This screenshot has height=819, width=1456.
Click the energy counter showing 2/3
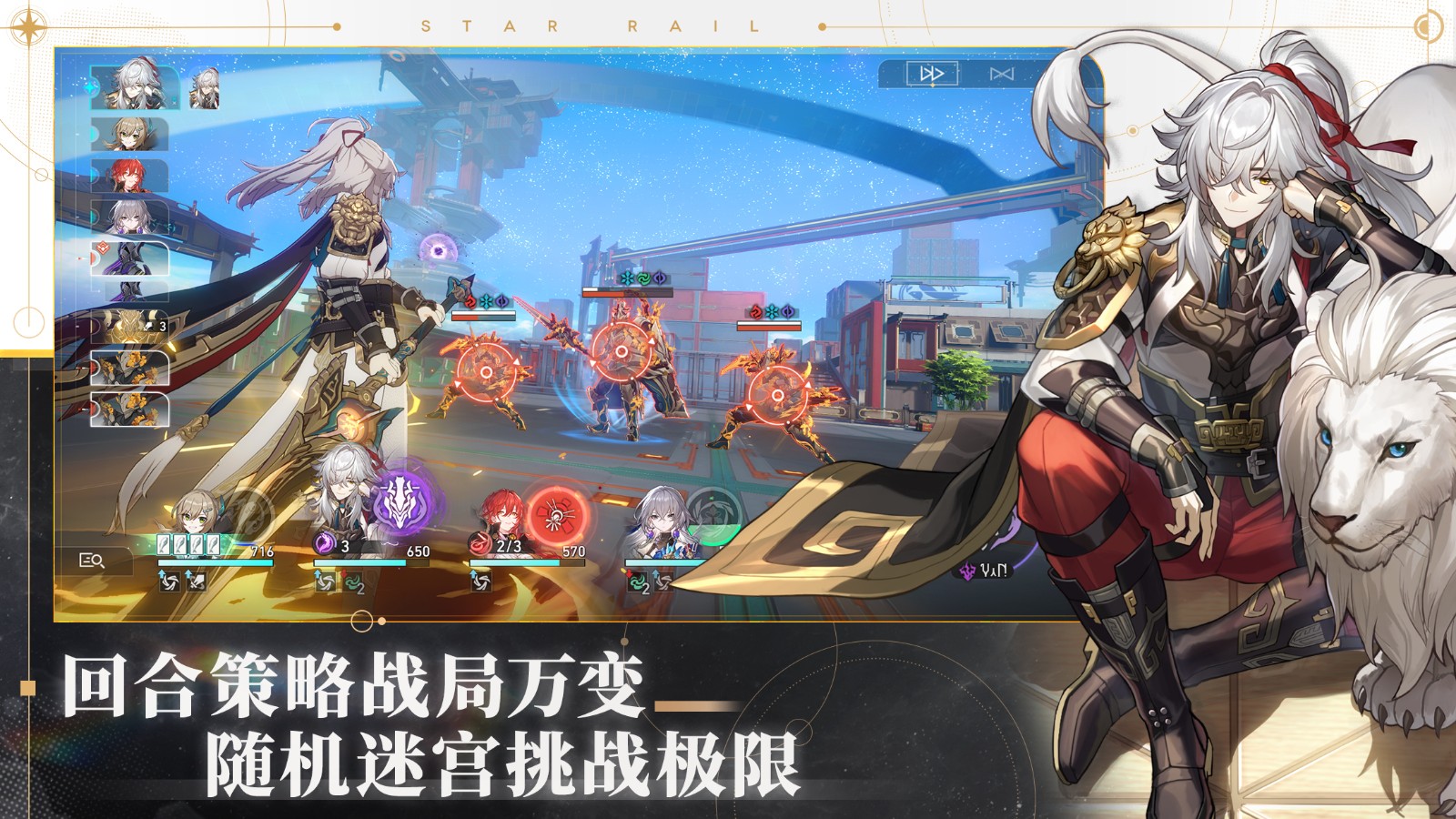509,548
